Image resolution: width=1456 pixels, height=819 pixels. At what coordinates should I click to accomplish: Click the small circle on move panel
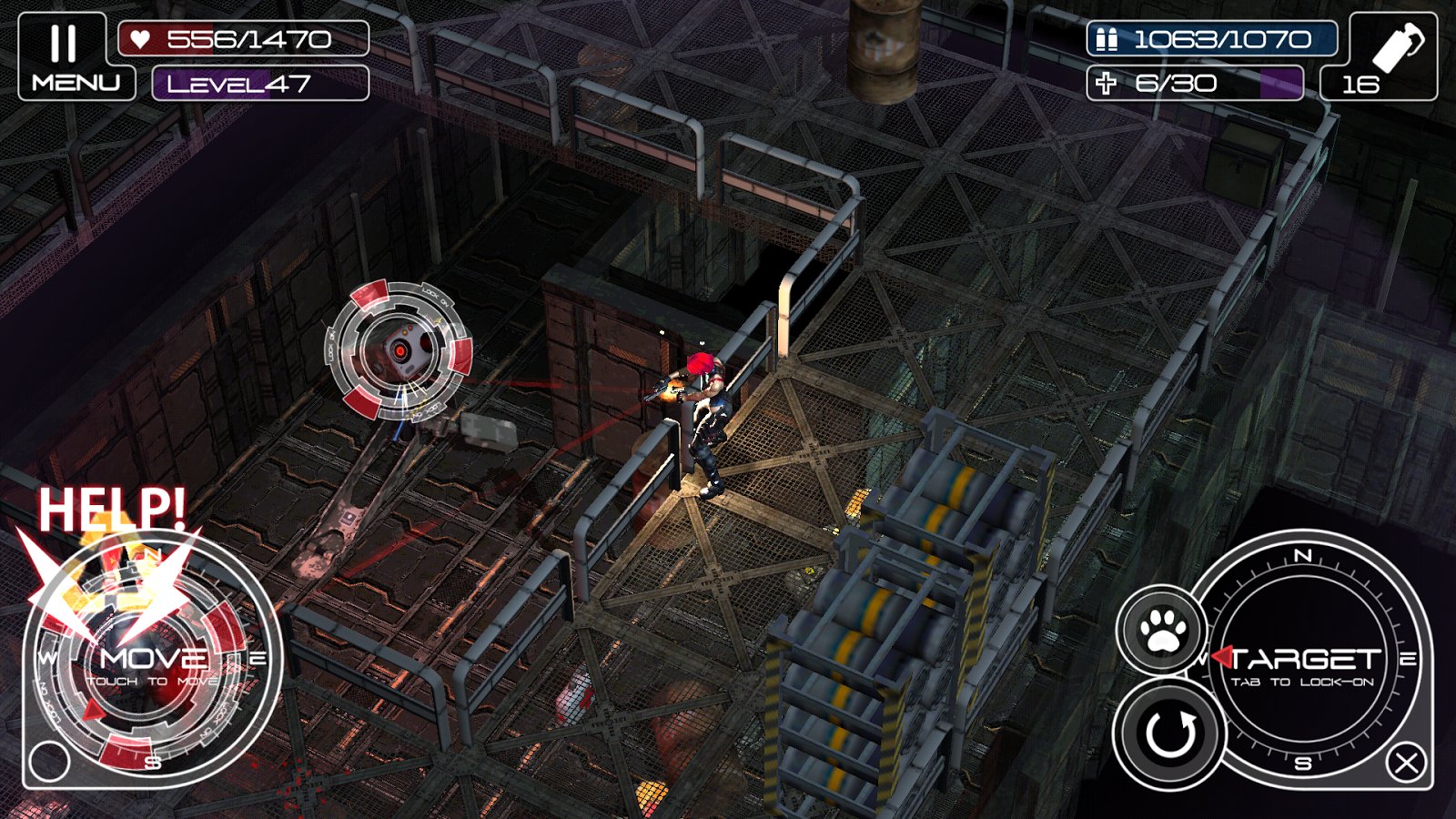pyautogui.click(x=49, y=761)
